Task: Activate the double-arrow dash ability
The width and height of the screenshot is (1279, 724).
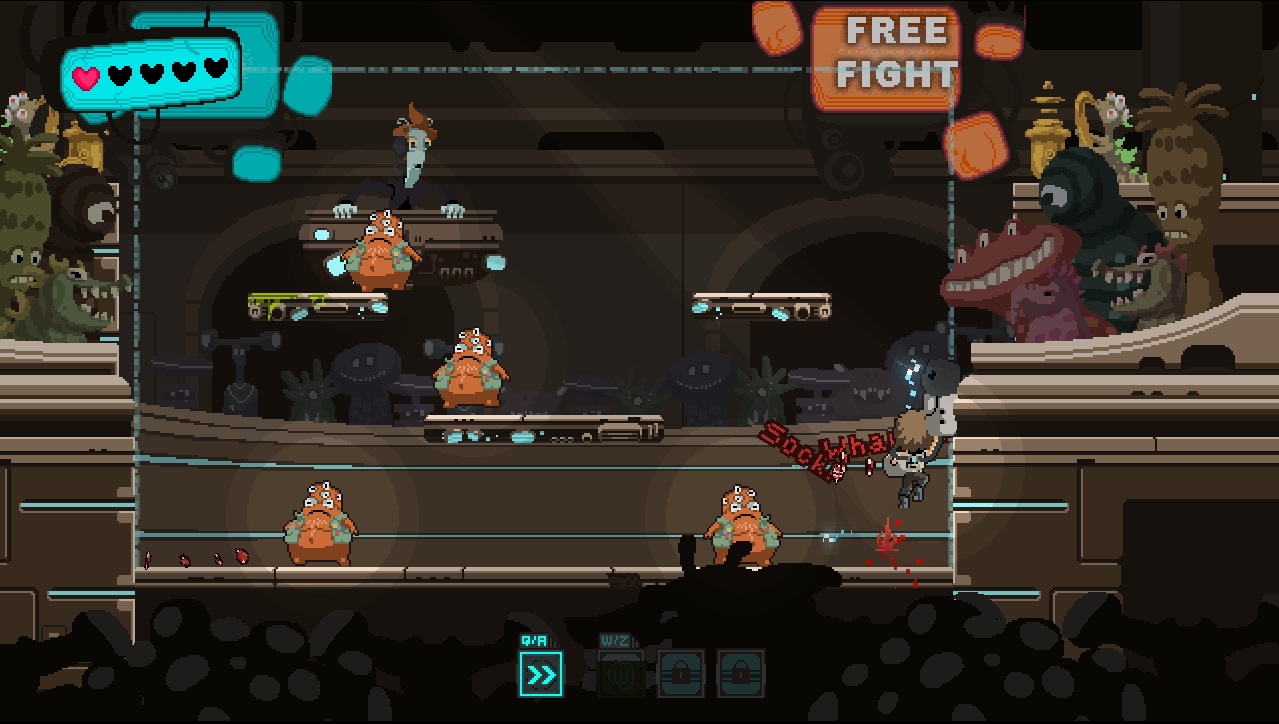Action: coord(541,675)
